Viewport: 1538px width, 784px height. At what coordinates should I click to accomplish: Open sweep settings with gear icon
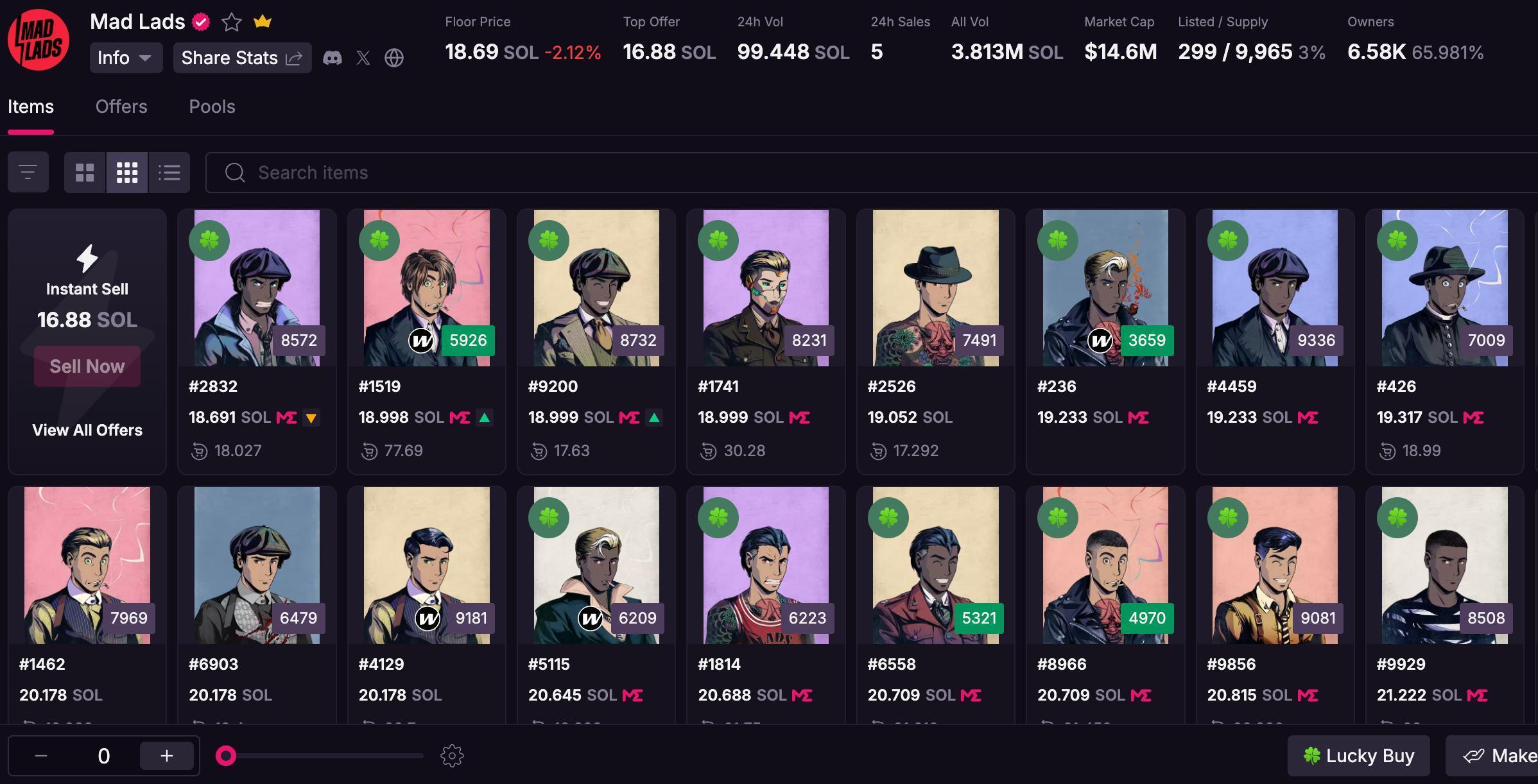(451, 755)
